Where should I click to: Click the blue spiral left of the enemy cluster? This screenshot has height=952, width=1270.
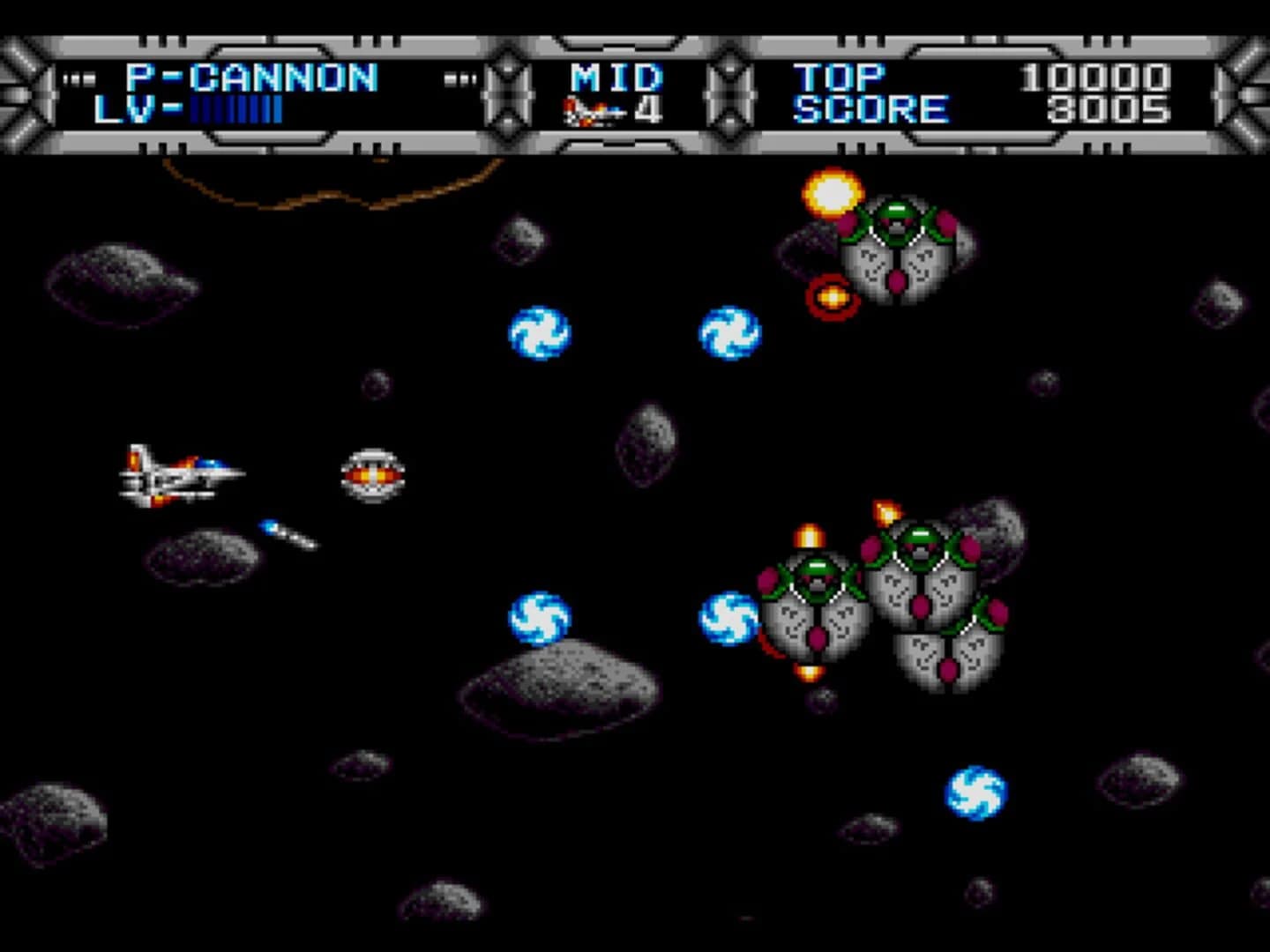[x=728, y=617]
